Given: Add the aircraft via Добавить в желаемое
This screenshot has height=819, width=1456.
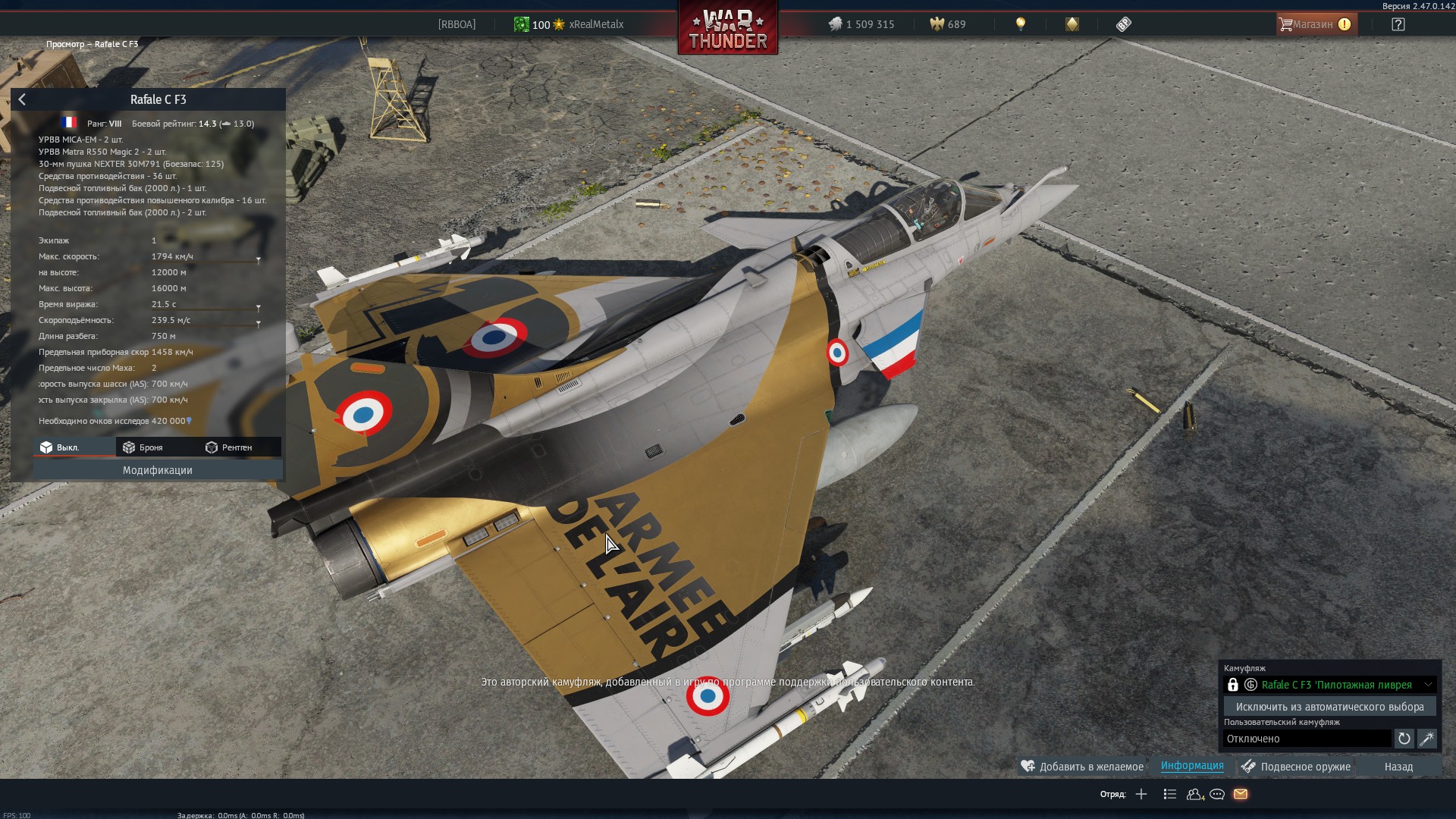Looking at the screenshot, I should (1082, 767).
